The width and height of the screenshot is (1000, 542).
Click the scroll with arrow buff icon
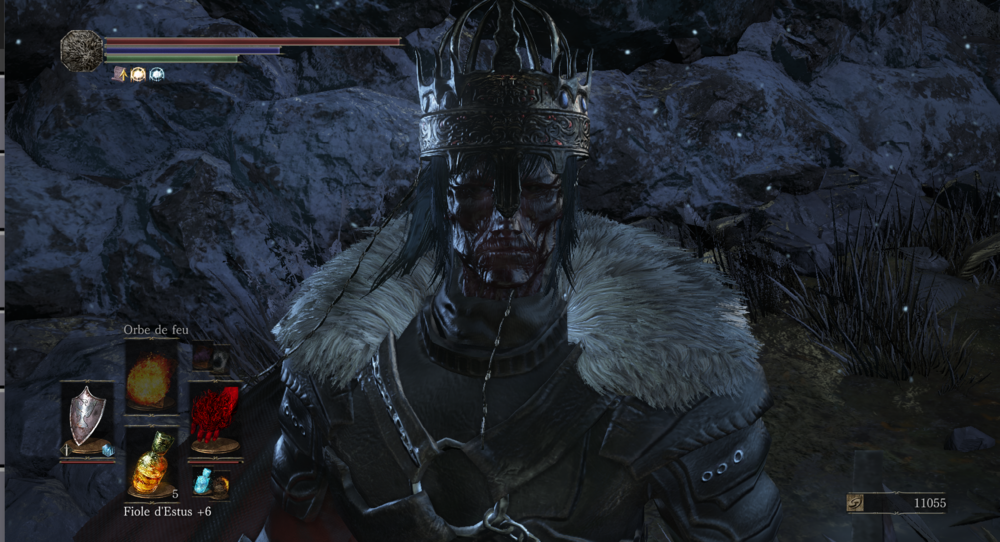119,74
